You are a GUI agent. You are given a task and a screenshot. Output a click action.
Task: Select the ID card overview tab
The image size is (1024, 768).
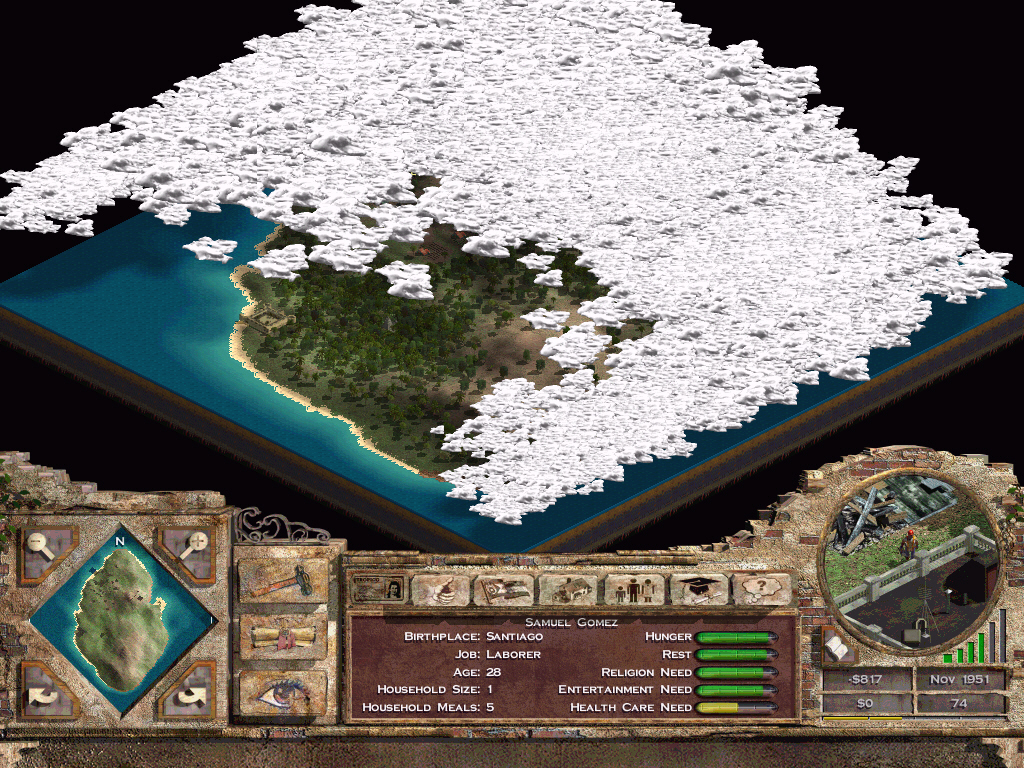[x=379, y=589]
